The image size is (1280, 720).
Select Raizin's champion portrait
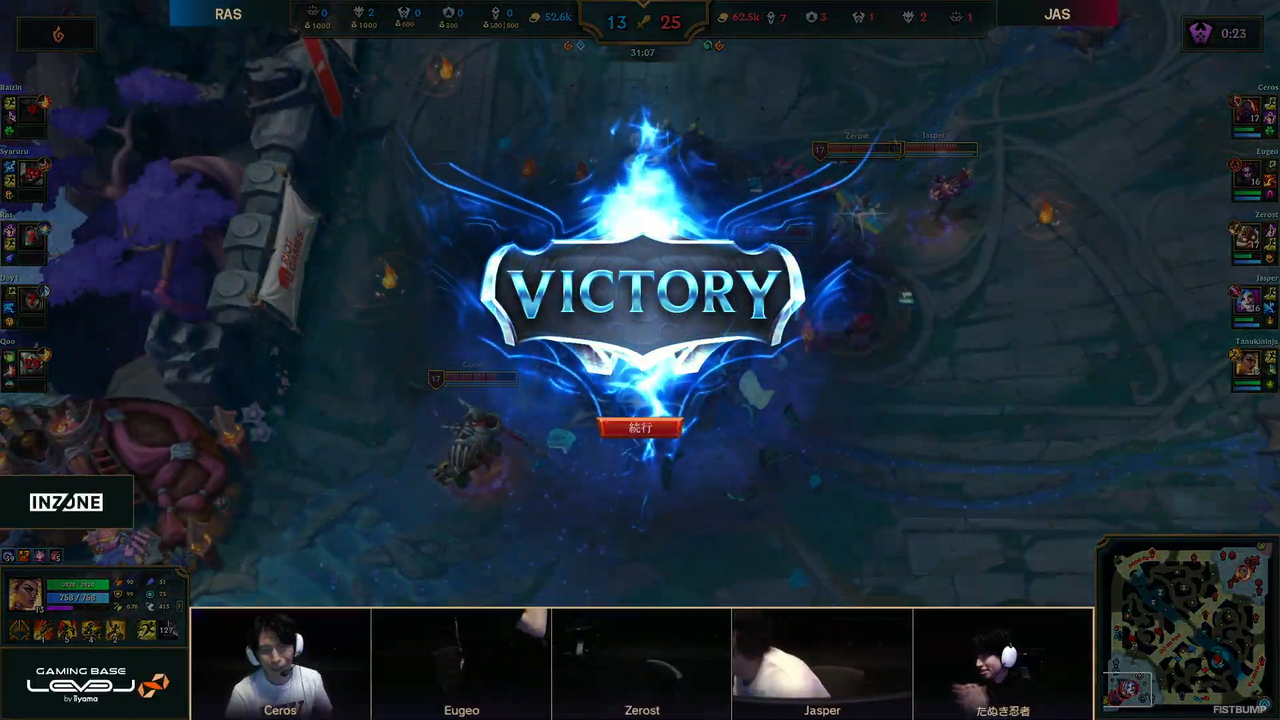pos(32,111)
